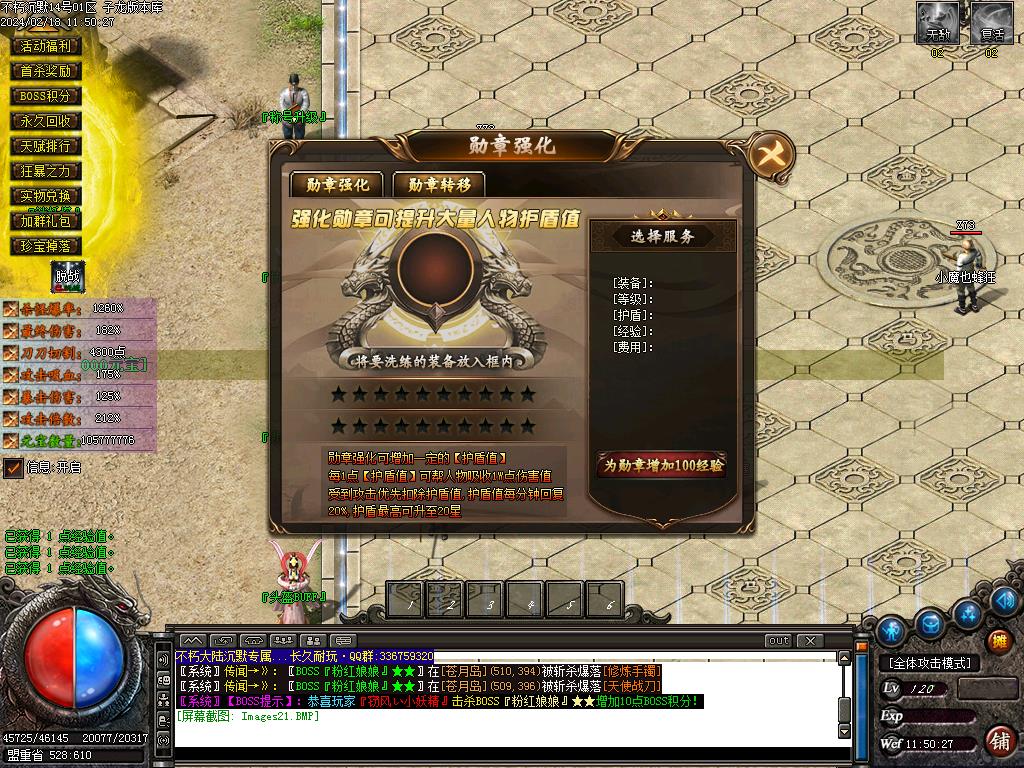Open the 天赋排行 ranking

click(46, 146)
